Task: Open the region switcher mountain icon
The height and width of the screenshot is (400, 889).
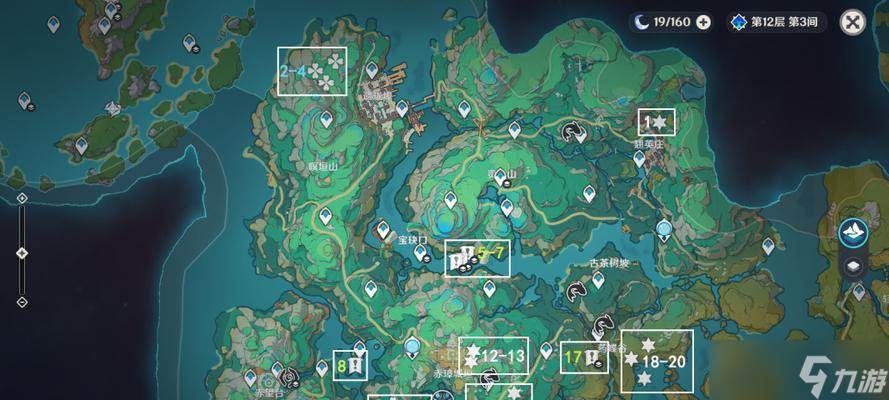Action: point(853,232)
